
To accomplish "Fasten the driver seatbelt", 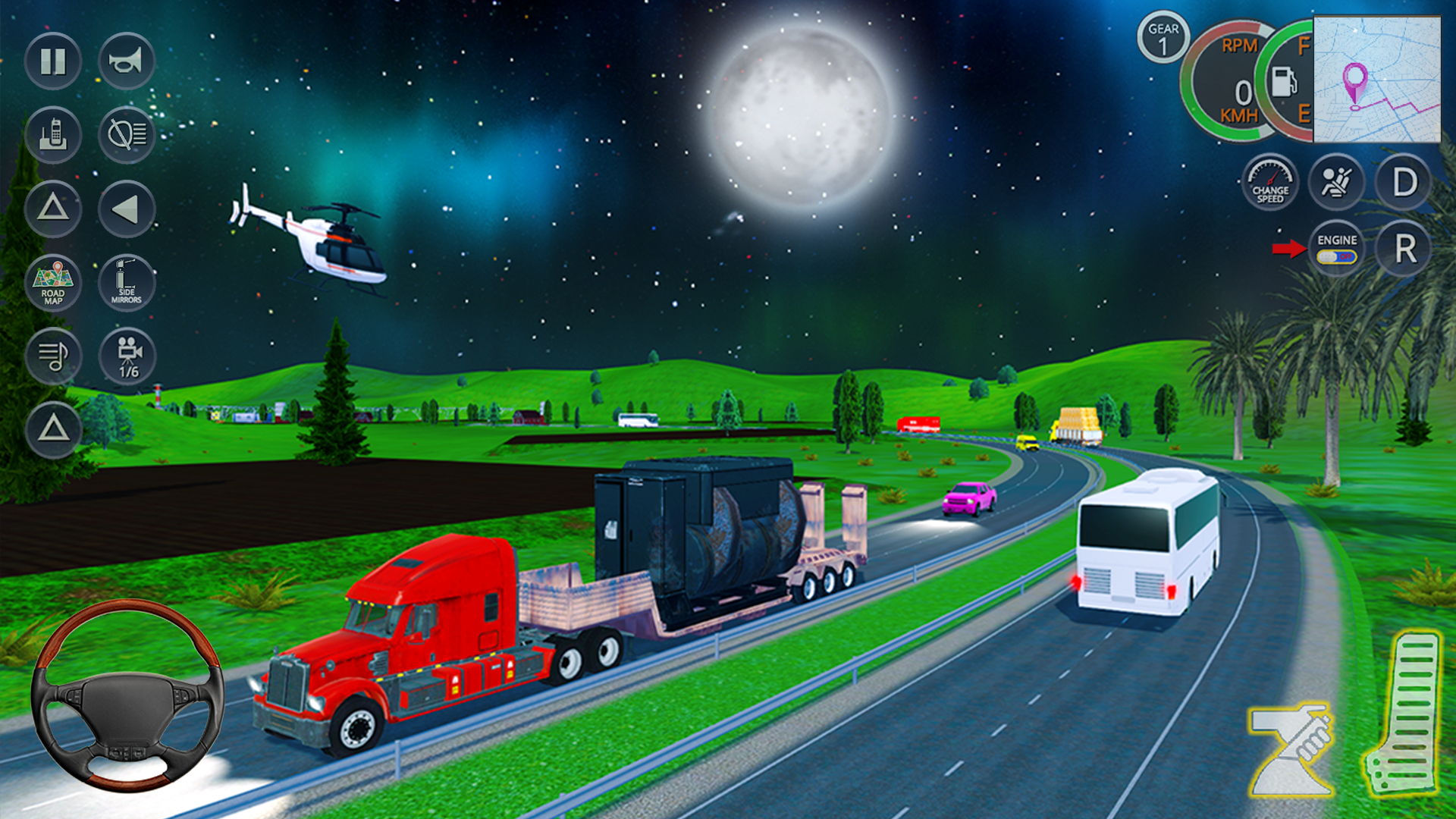I will tap(1337, 182).
